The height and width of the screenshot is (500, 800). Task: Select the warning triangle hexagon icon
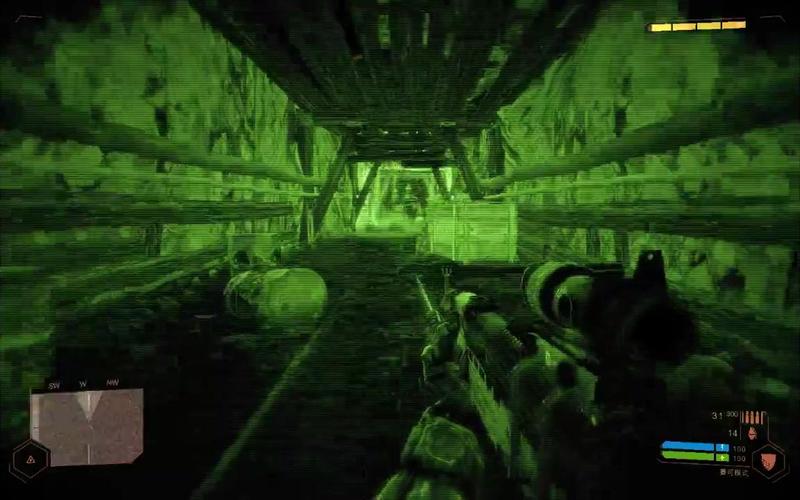[x=30, y=459]
